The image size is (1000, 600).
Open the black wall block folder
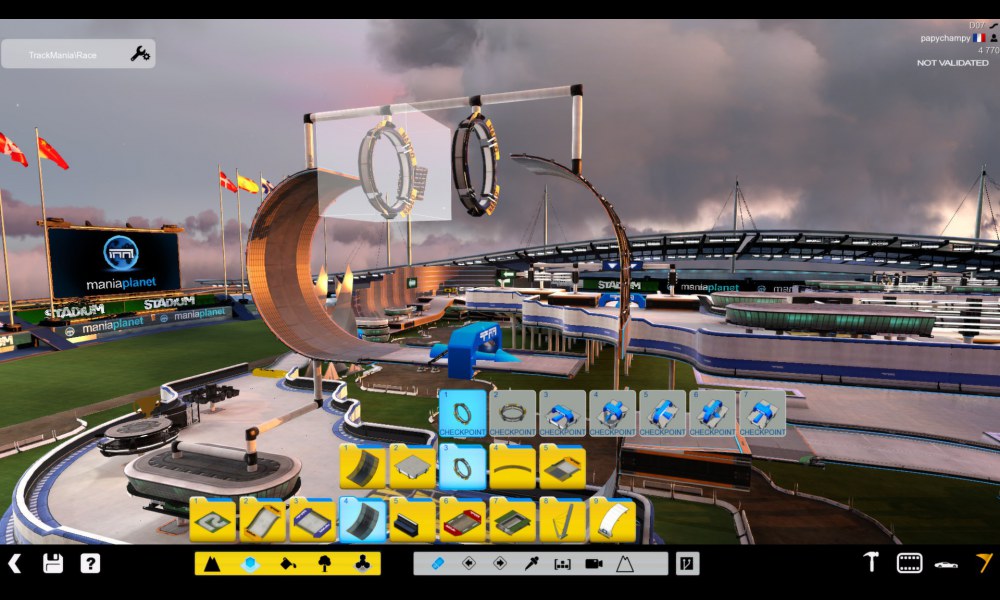click(412, 520)
